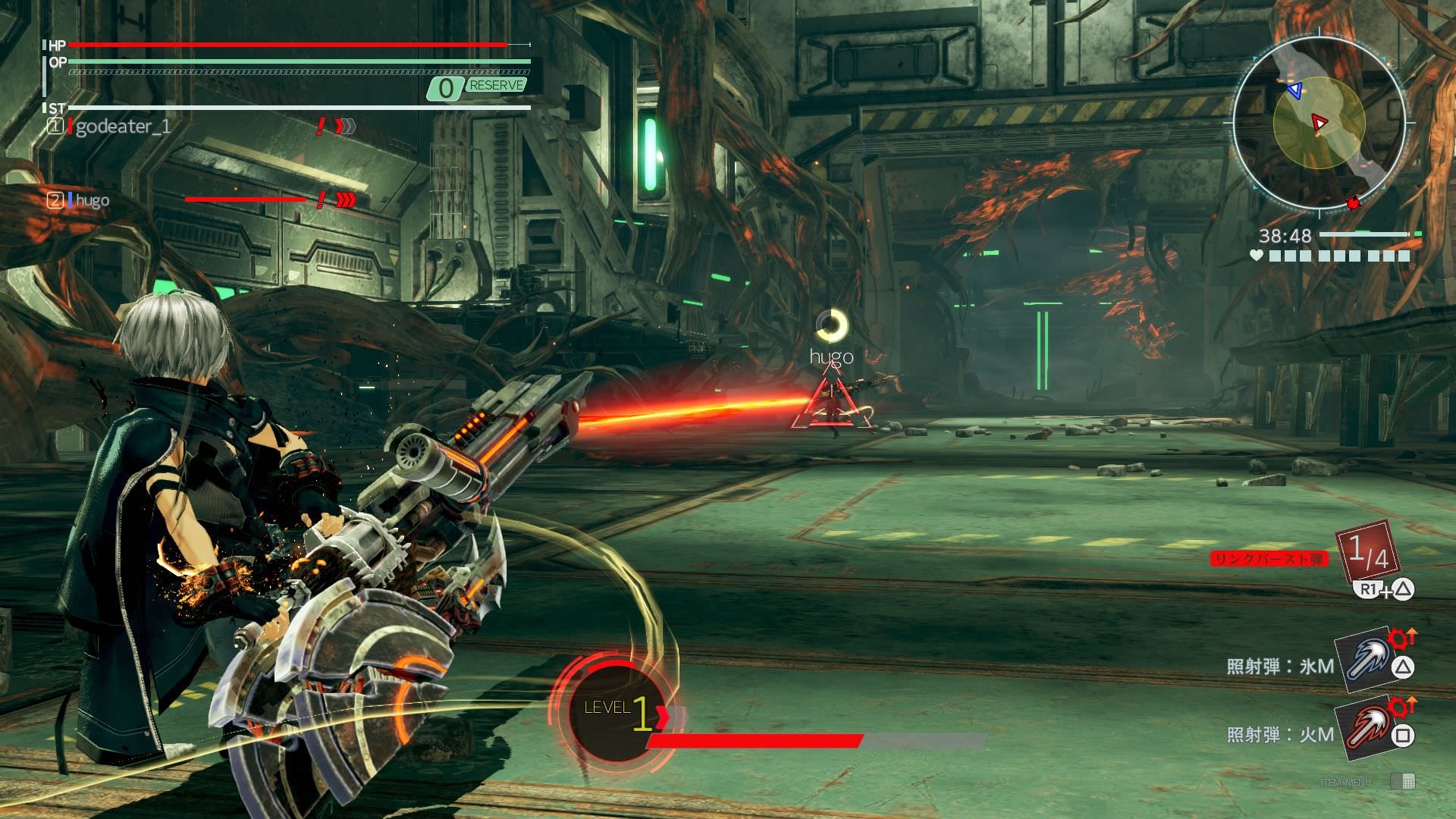Open the Item Menu grid icon
The image size is (1456, 819).
[x=1404, y=781]
